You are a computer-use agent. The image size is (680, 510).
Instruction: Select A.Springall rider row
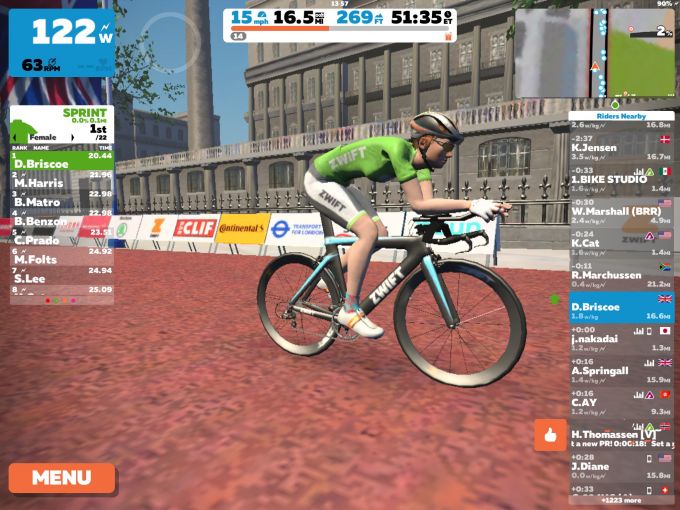[620, 370]
